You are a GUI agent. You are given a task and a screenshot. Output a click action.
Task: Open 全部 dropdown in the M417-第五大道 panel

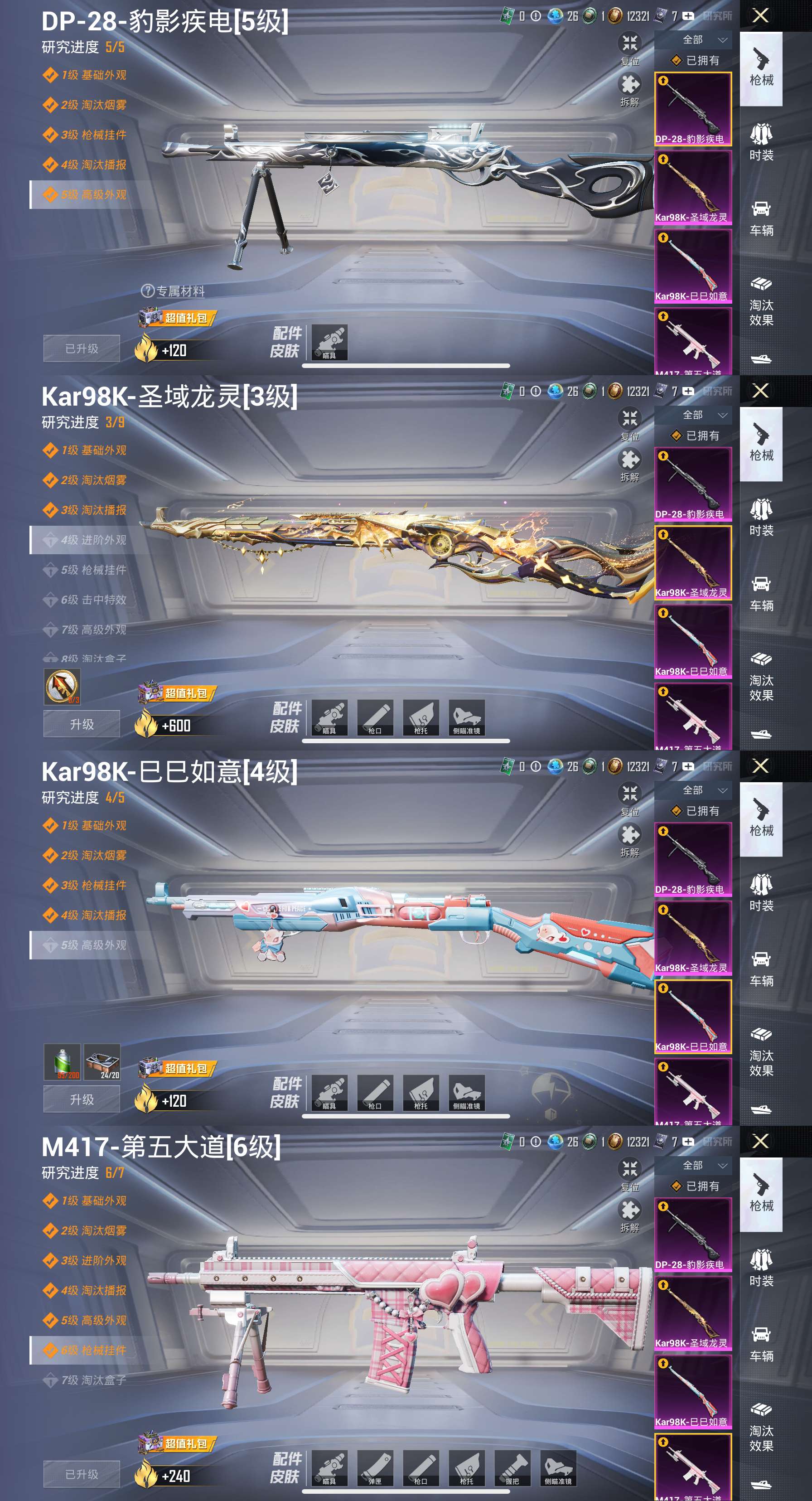point(702,1165)
